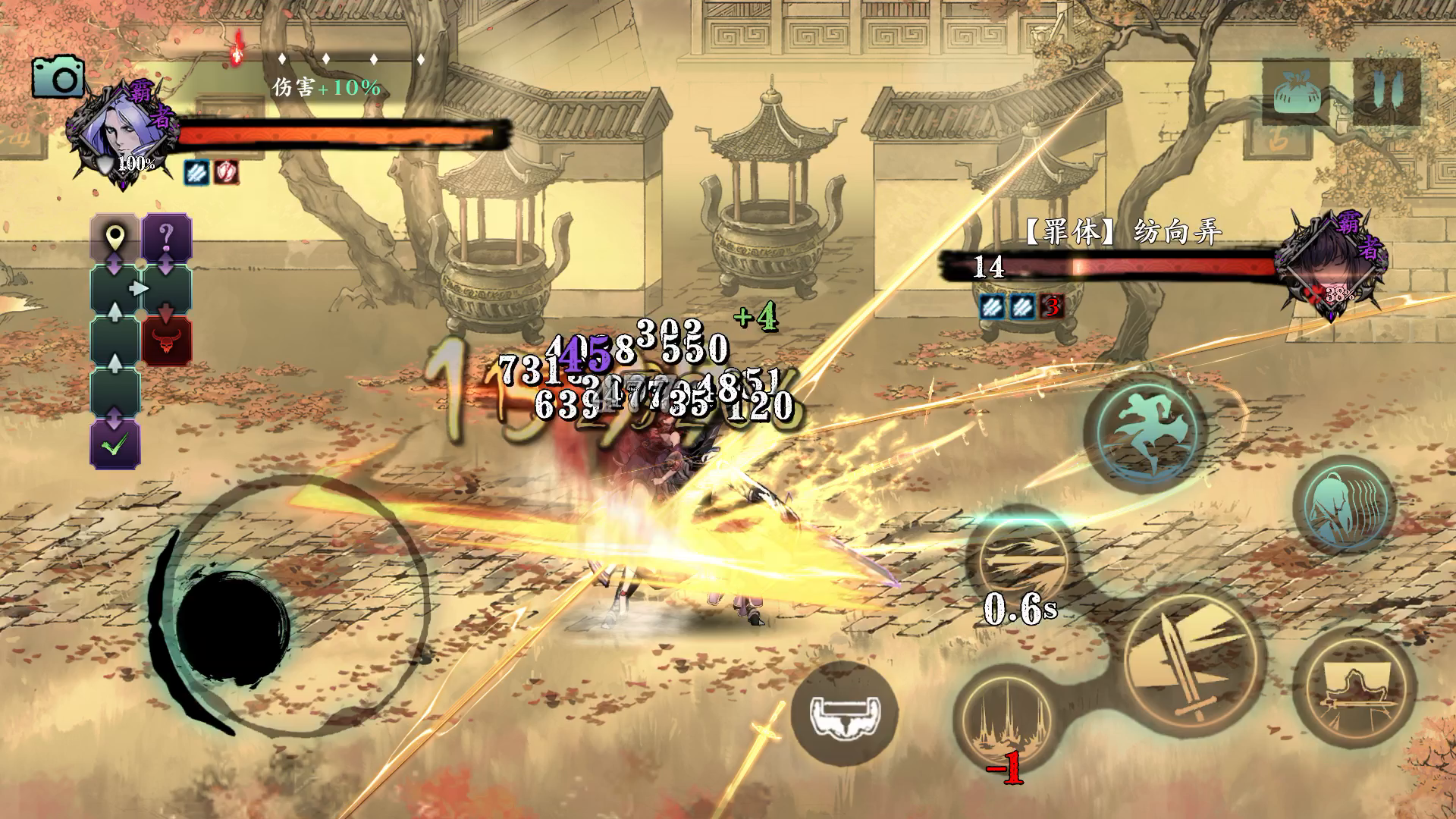Pause the game

(x=1386, y=92)
